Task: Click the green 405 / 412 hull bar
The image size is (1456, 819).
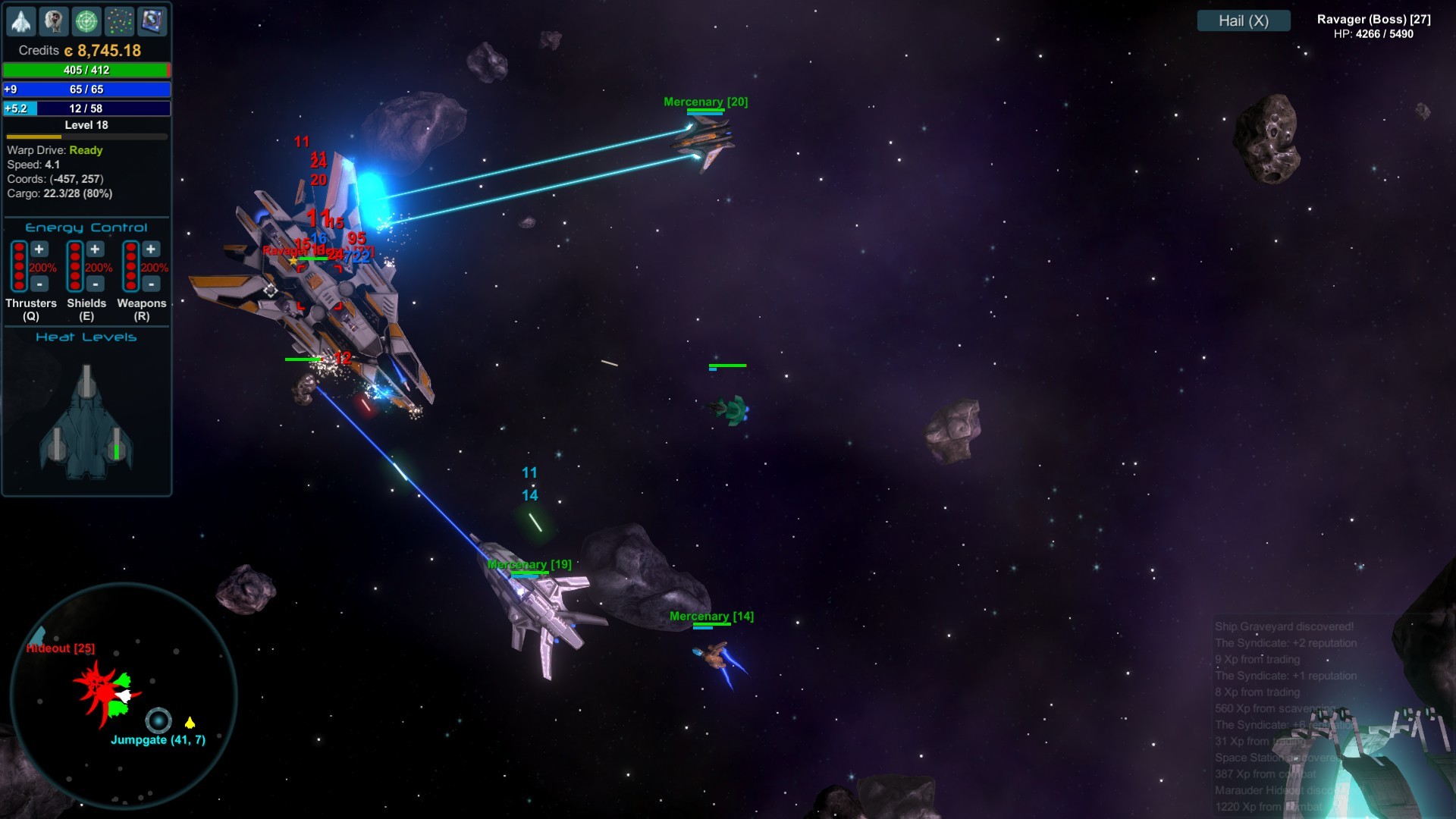Action: 86,70
